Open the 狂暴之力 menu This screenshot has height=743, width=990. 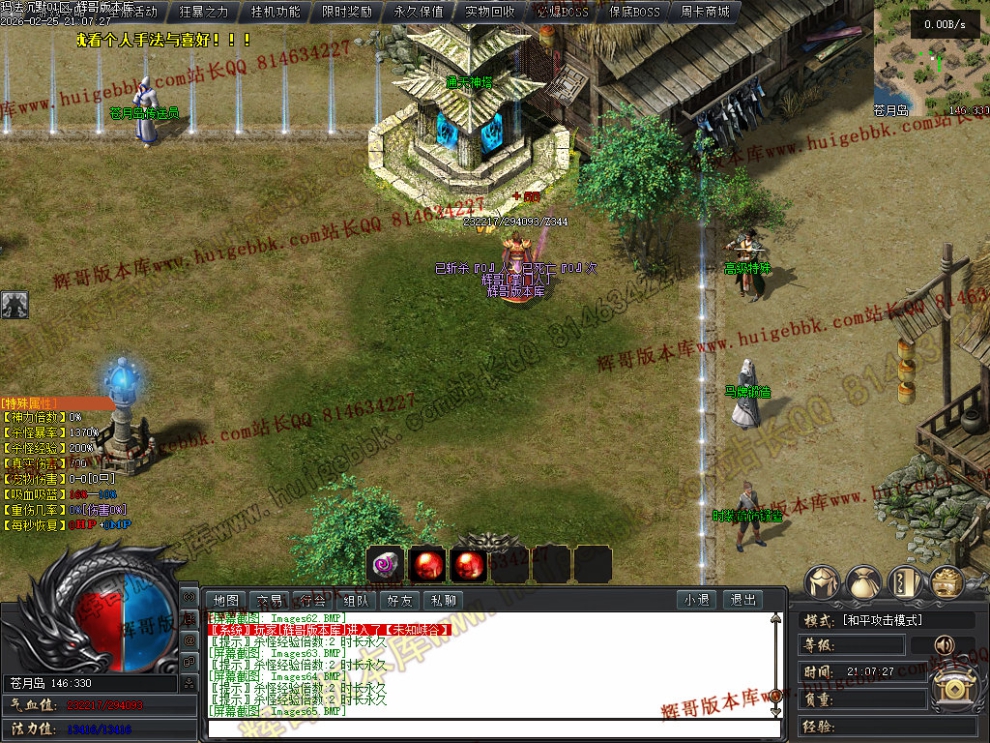tap(203, 12)
